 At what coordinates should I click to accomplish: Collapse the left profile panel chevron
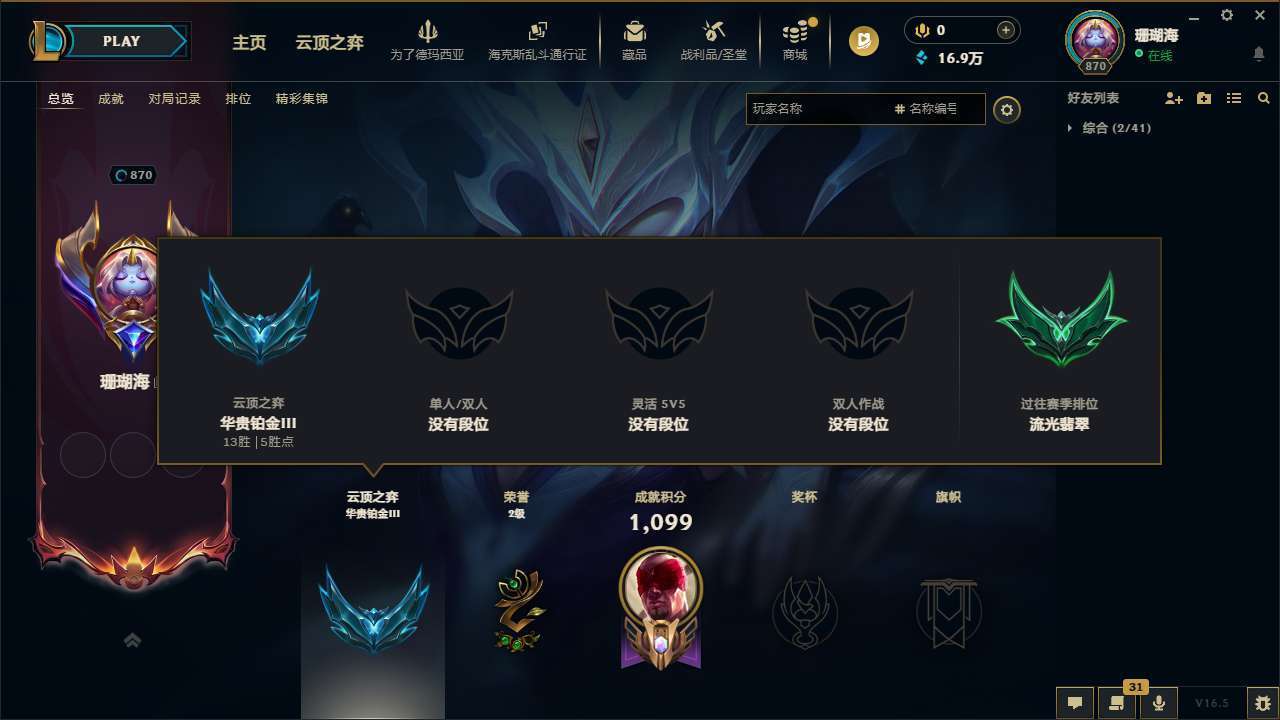pyautogui.click(x=133, y=640)
